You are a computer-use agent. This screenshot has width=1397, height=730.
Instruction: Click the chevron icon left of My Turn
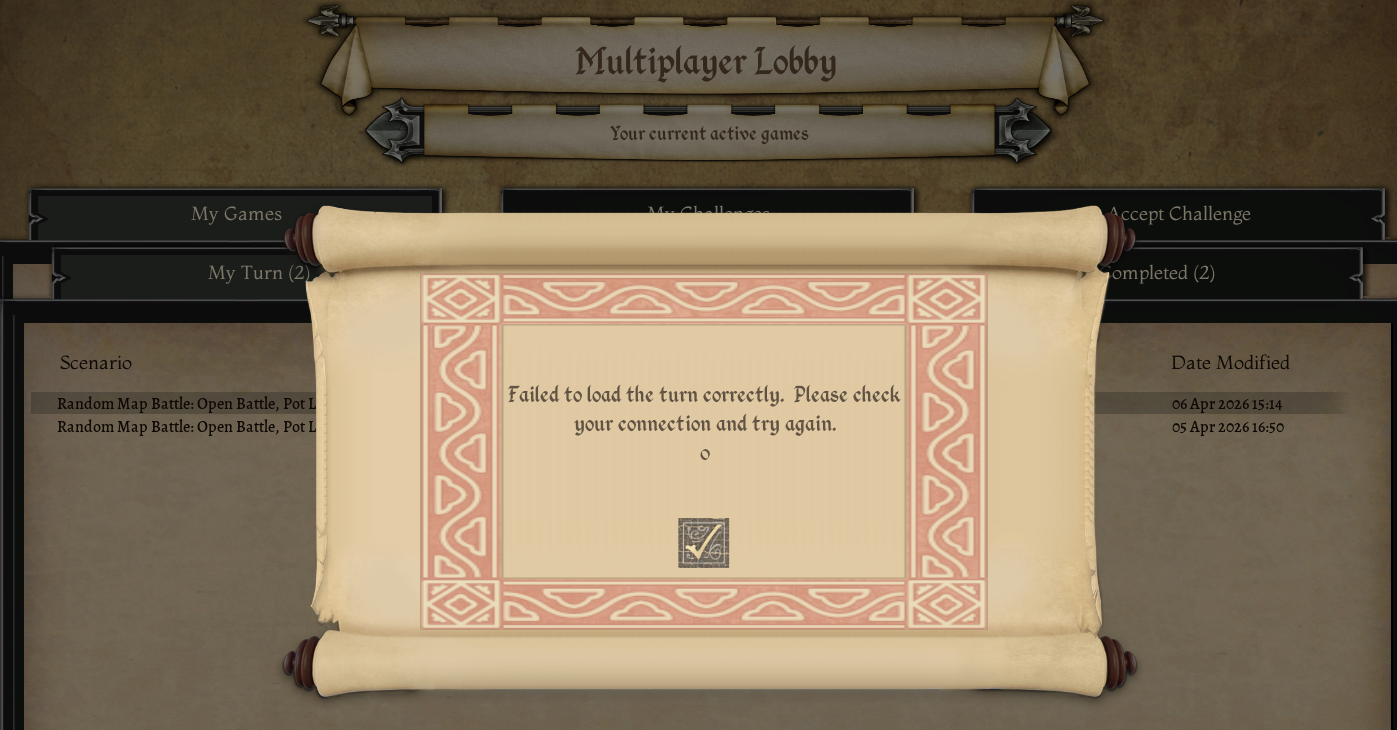tap(60, 278)
